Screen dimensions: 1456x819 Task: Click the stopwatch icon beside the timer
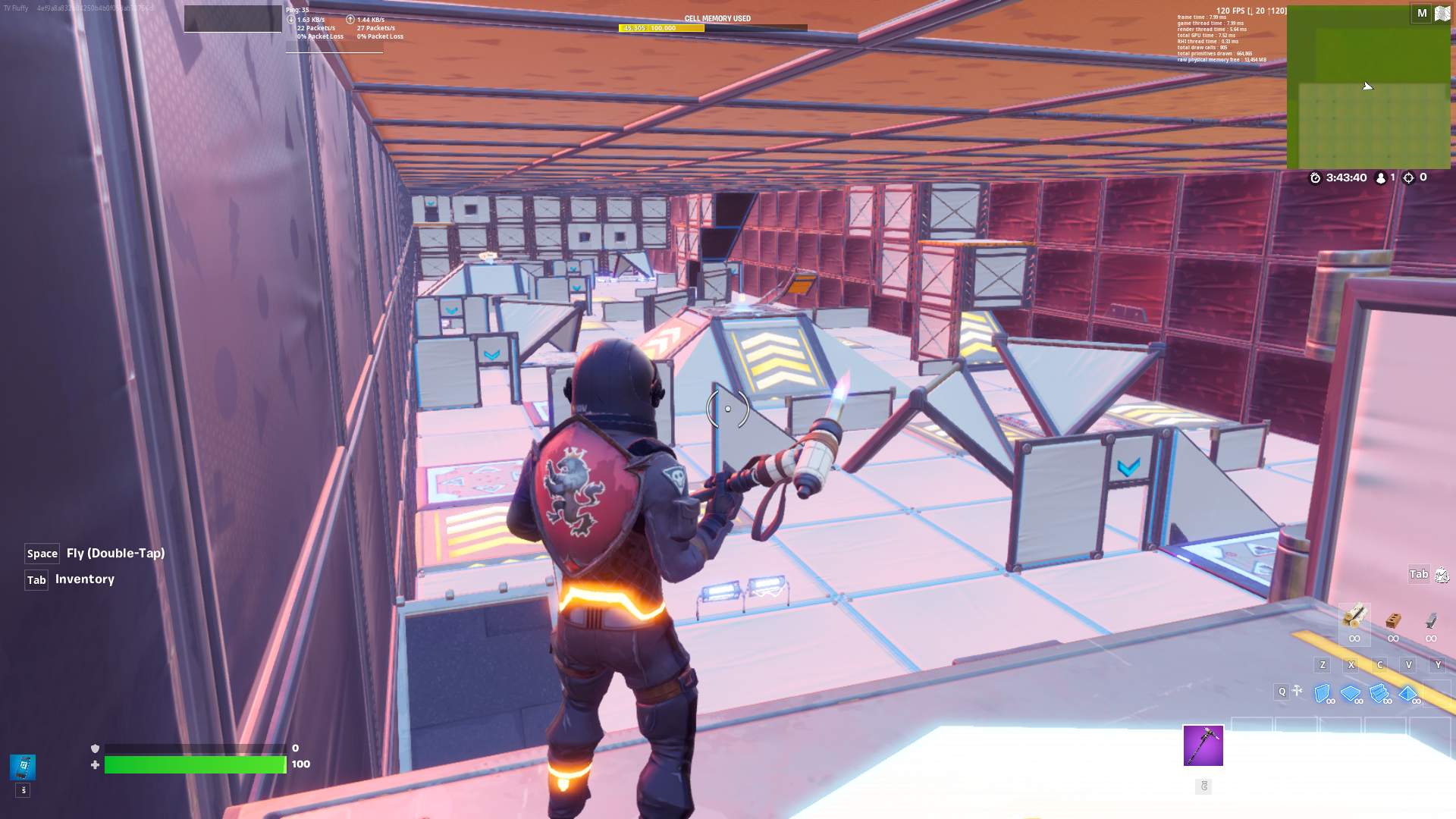(x=1315, y=178)
